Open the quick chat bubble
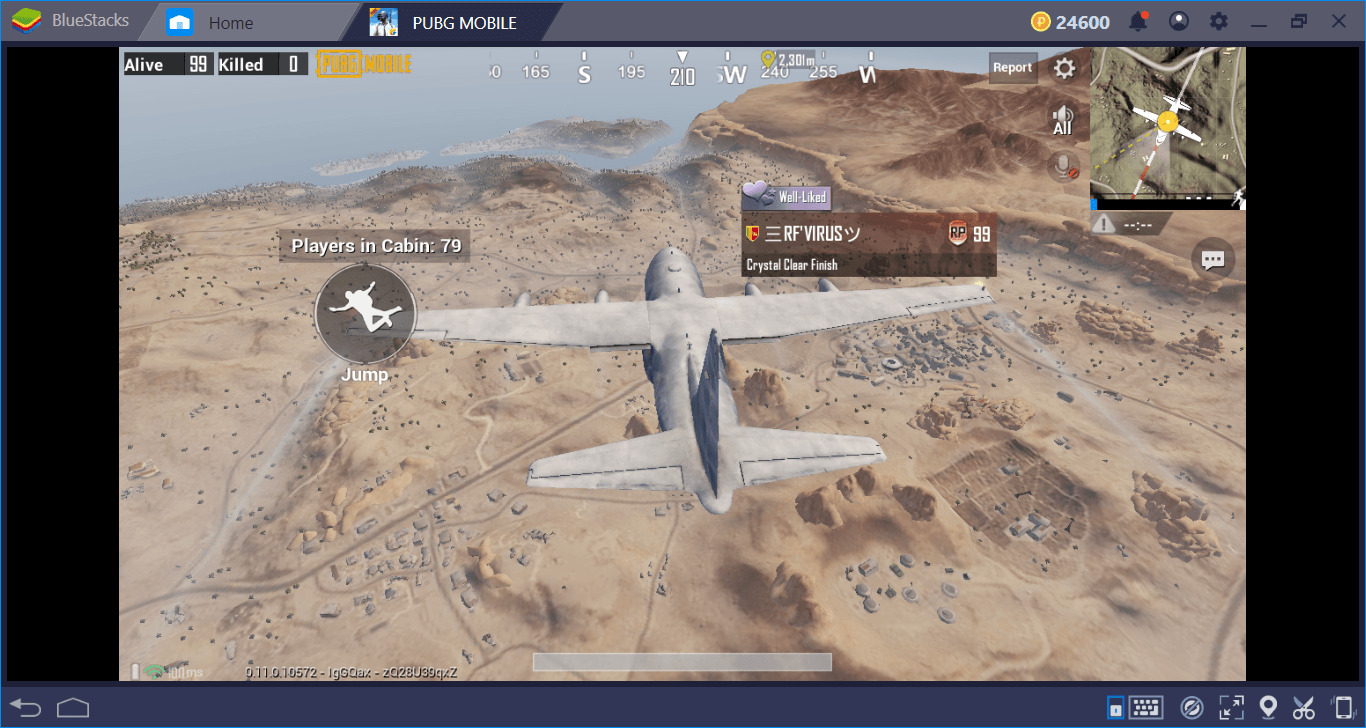 (1213, 260)
